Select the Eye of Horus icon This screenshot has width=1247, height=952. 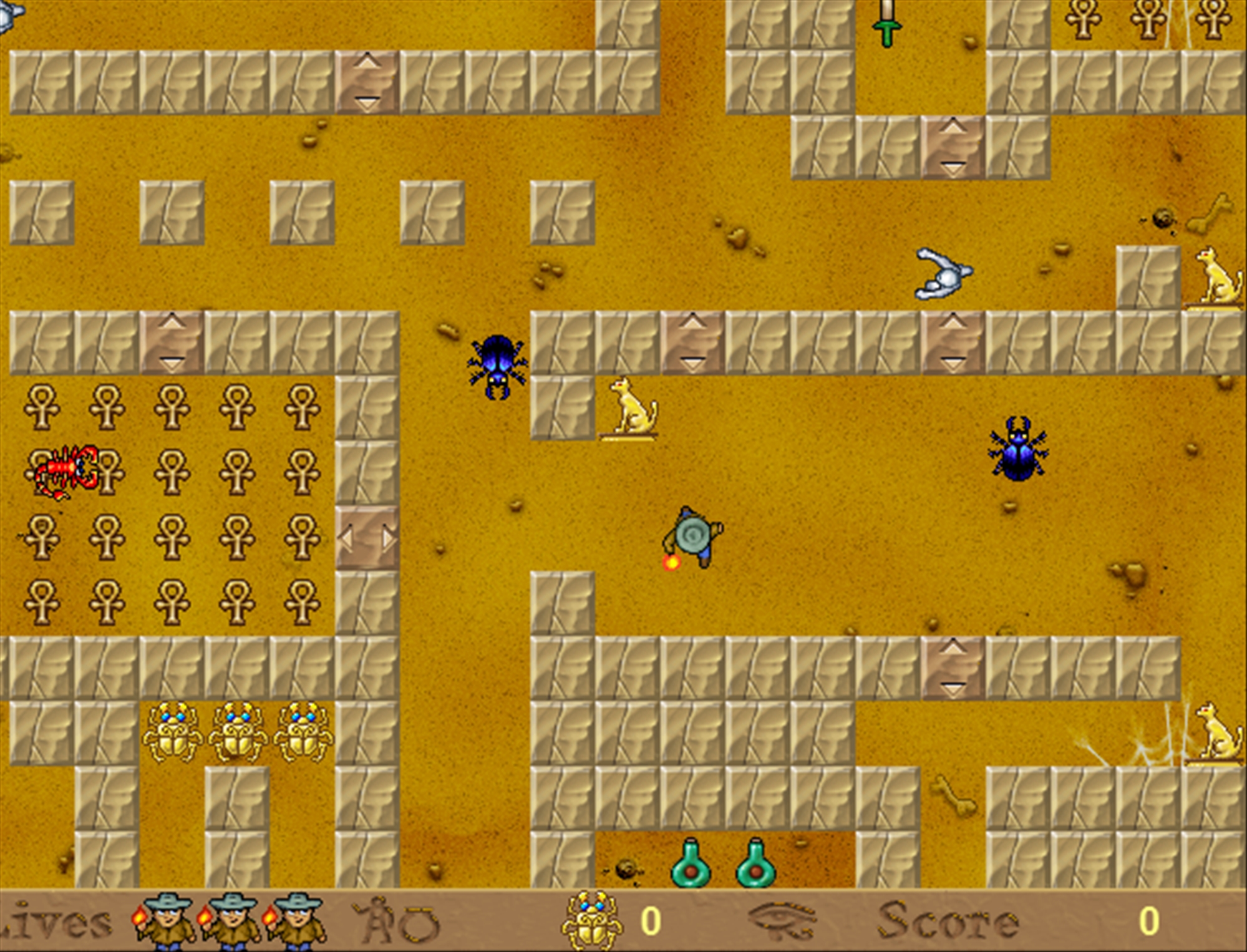pyautogui.click(x=784, y=920)
